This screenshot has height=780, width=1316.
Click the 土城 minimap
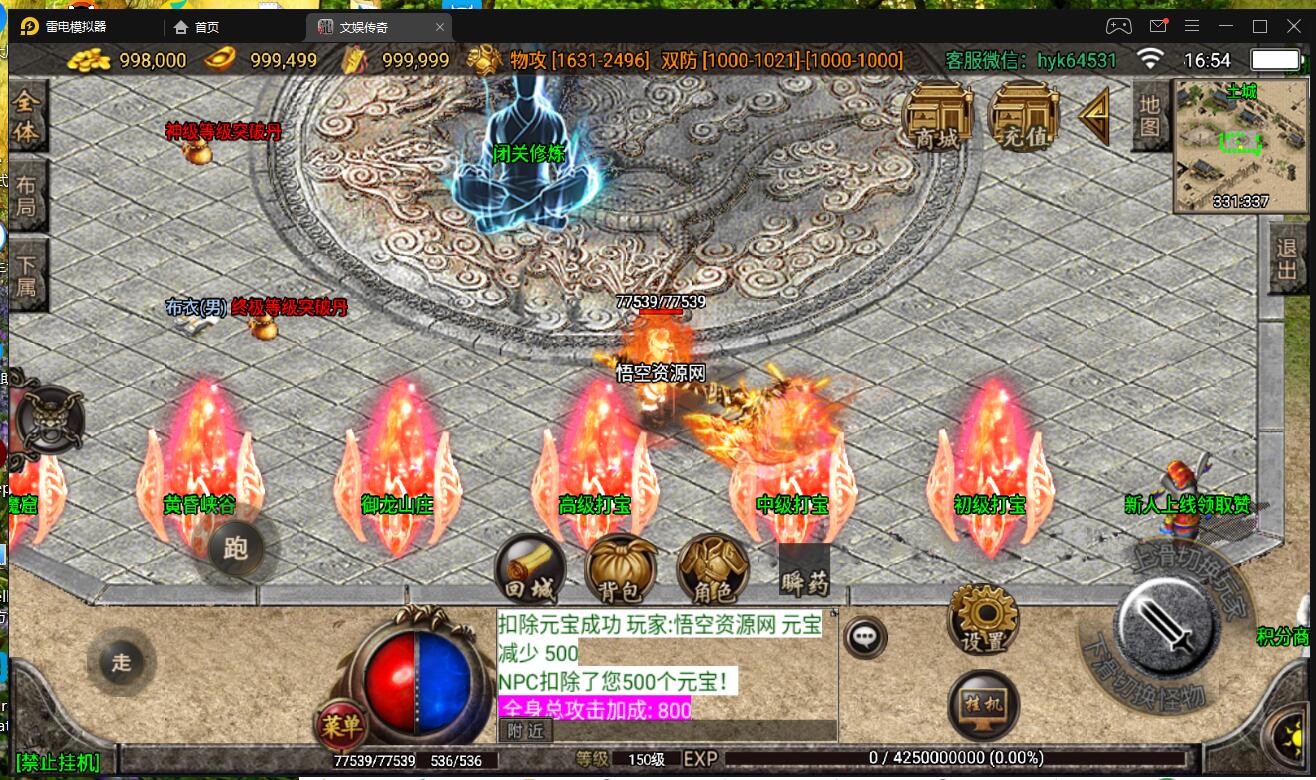[x=1226, y=147]
